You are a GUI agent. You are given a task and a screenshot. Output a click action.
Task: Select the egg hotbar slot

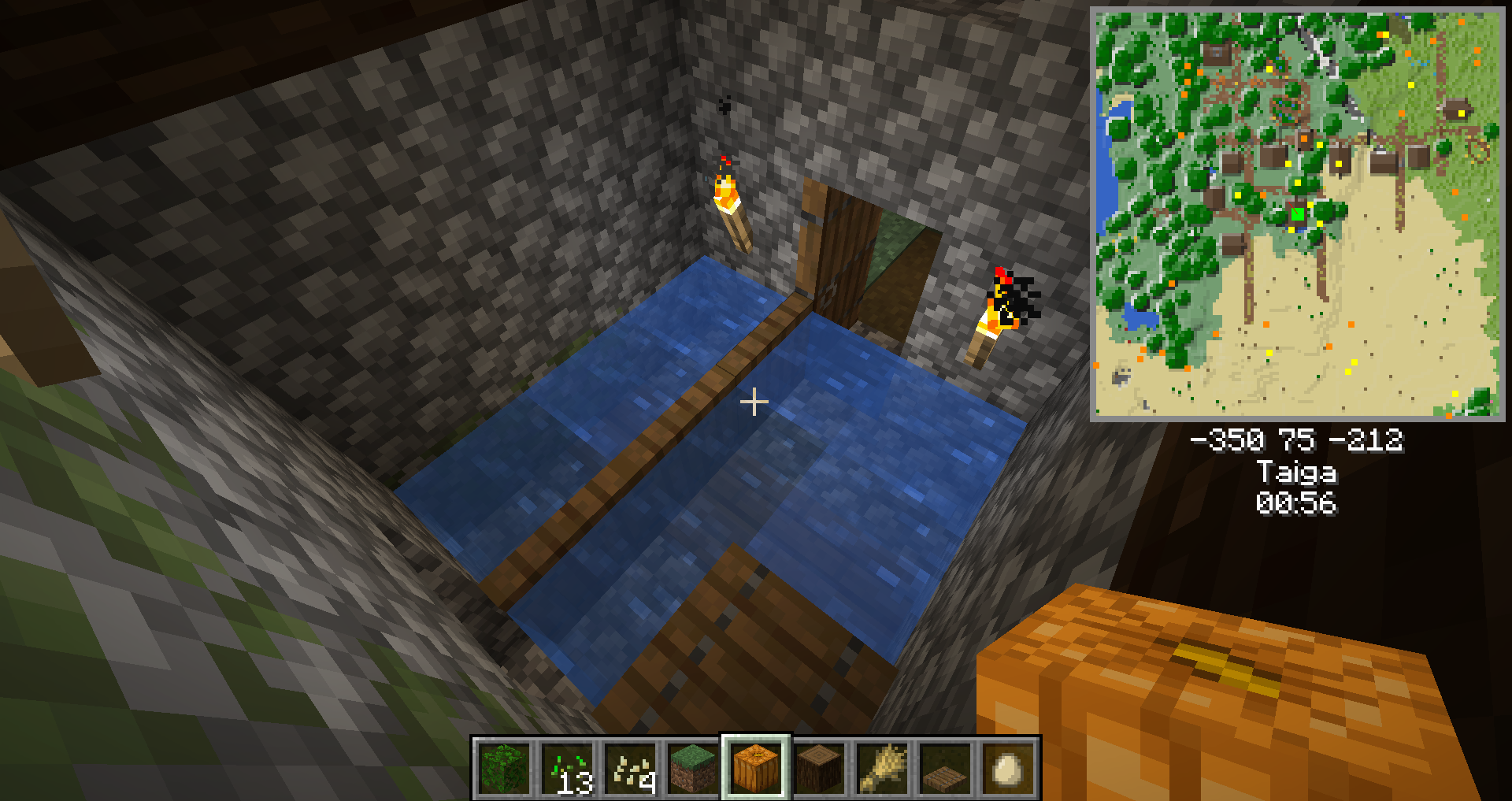pos(1008,768)
